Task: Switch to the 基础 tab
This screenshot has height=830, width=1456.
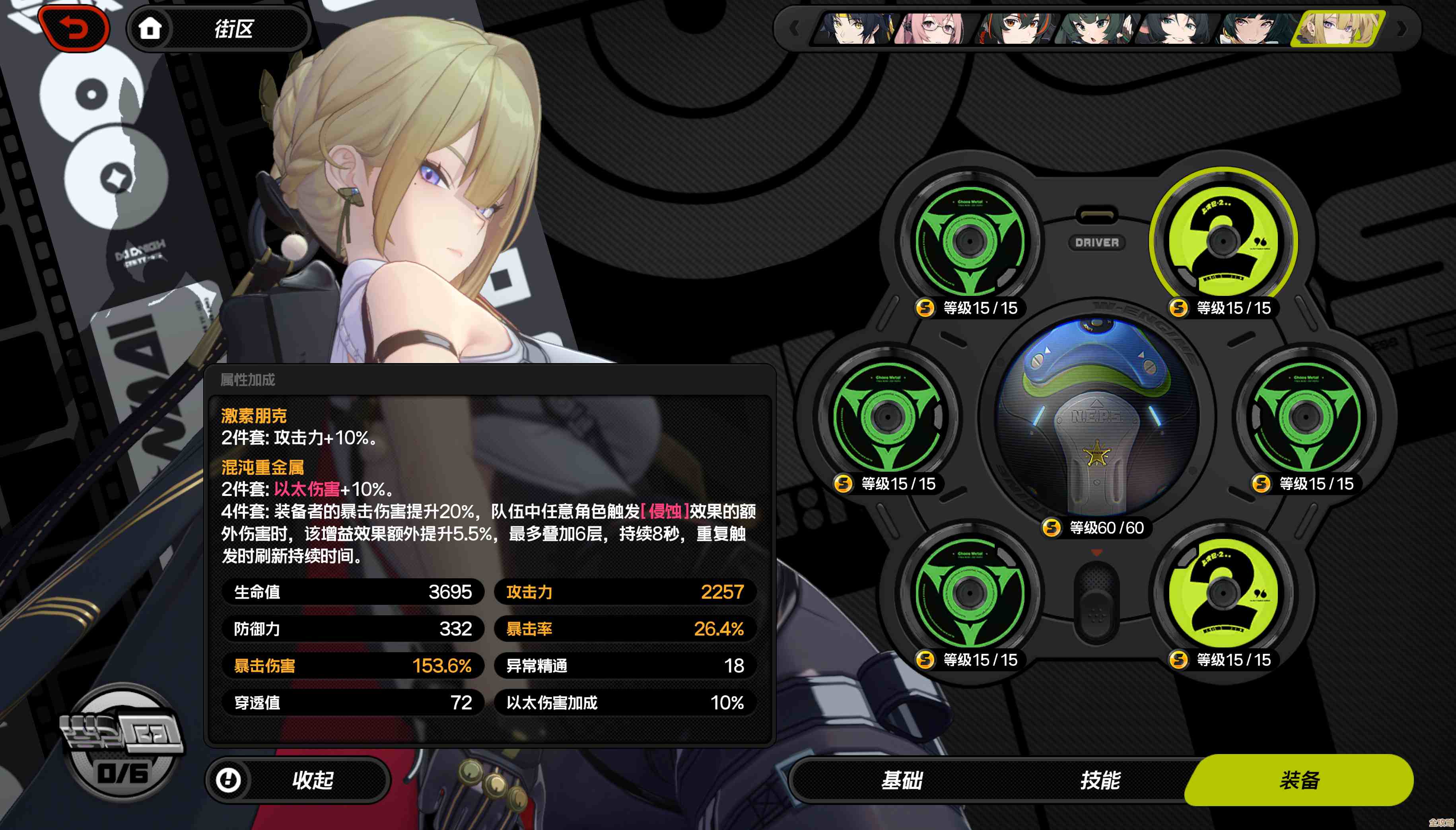Action: tap(901, 780)
